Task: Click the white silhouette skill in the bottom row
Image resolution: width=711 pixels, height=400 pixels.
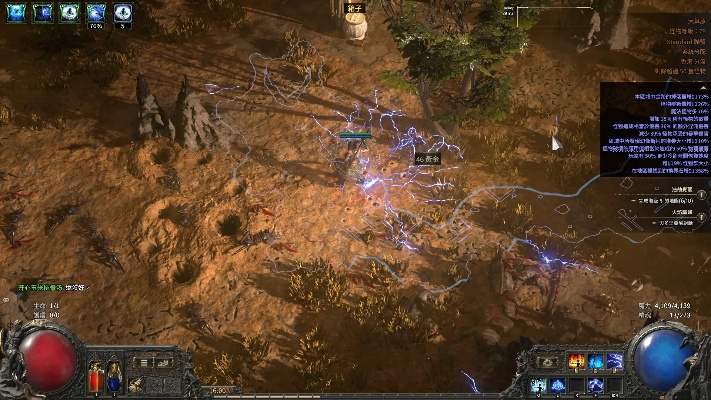Action: (x=540, y=385)
